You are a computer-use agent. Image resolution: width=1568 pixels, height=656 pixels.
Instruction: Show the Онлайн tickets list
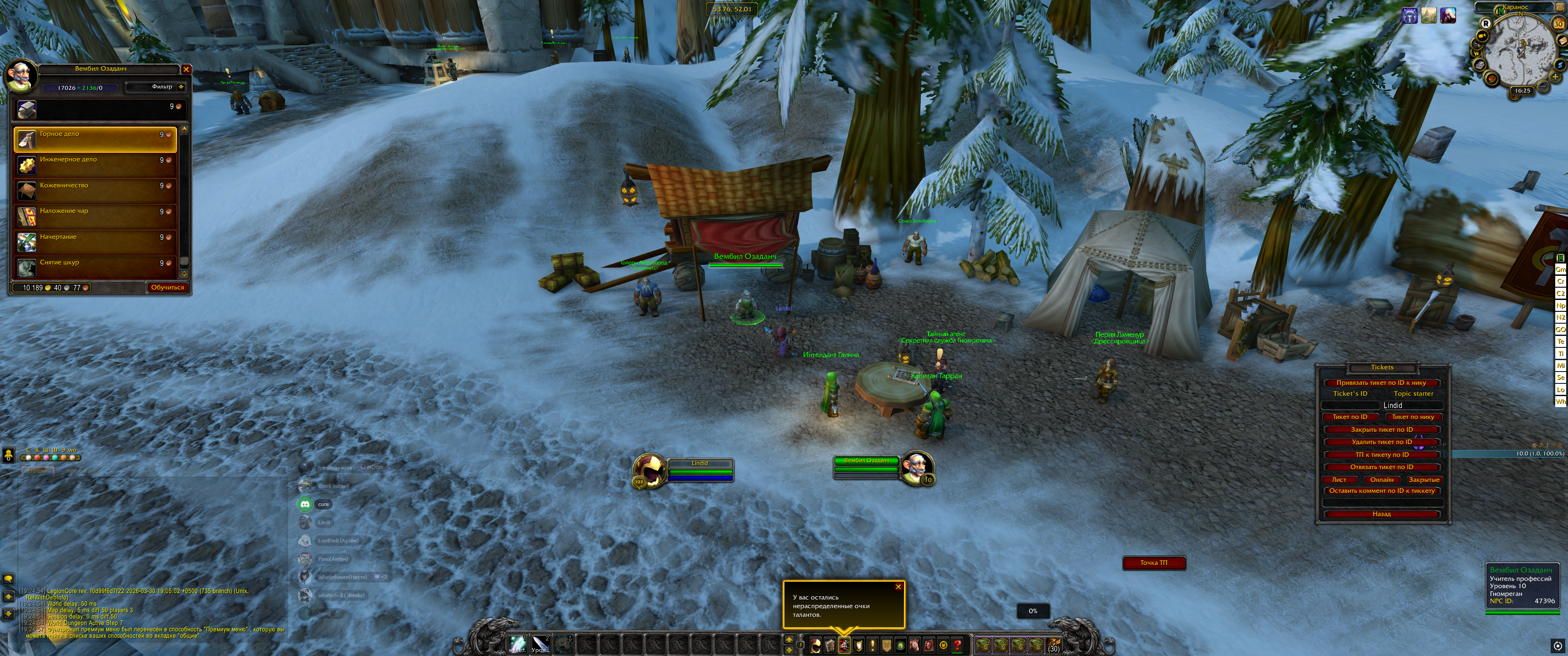pyautogui.click(x=1382, y=480)
